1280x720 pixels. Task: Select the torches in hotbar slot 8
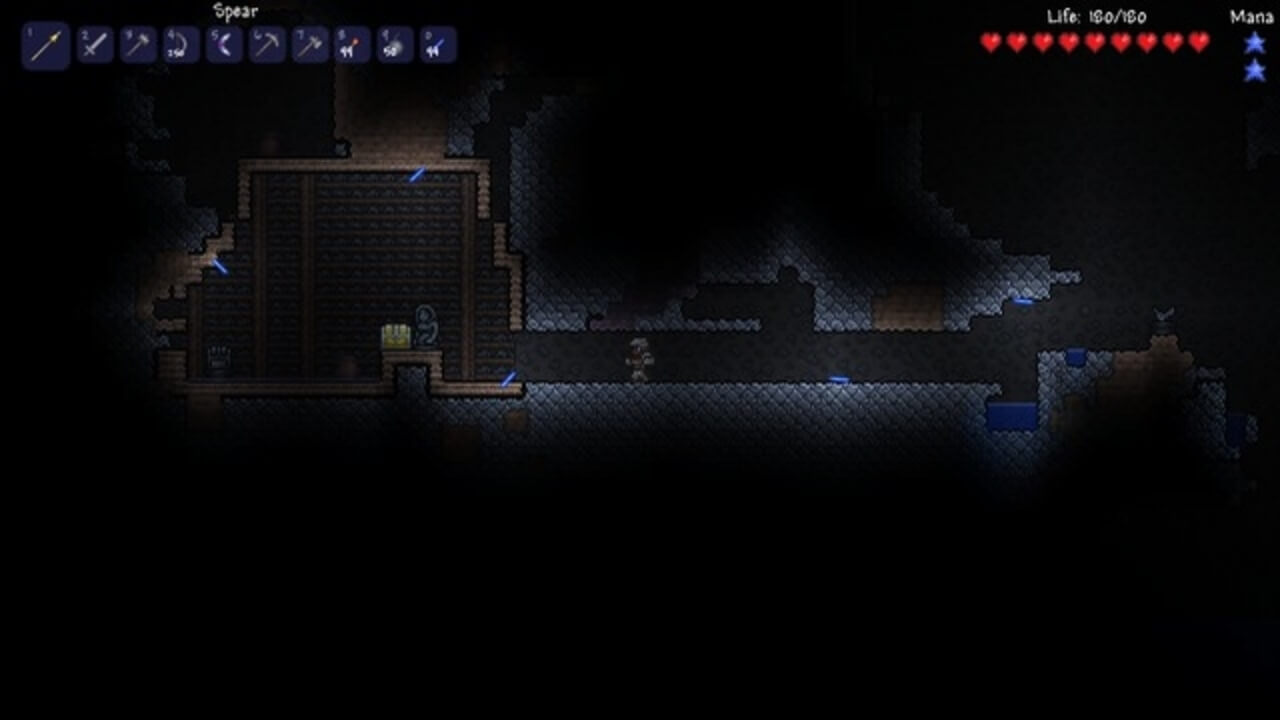(351, 43)
